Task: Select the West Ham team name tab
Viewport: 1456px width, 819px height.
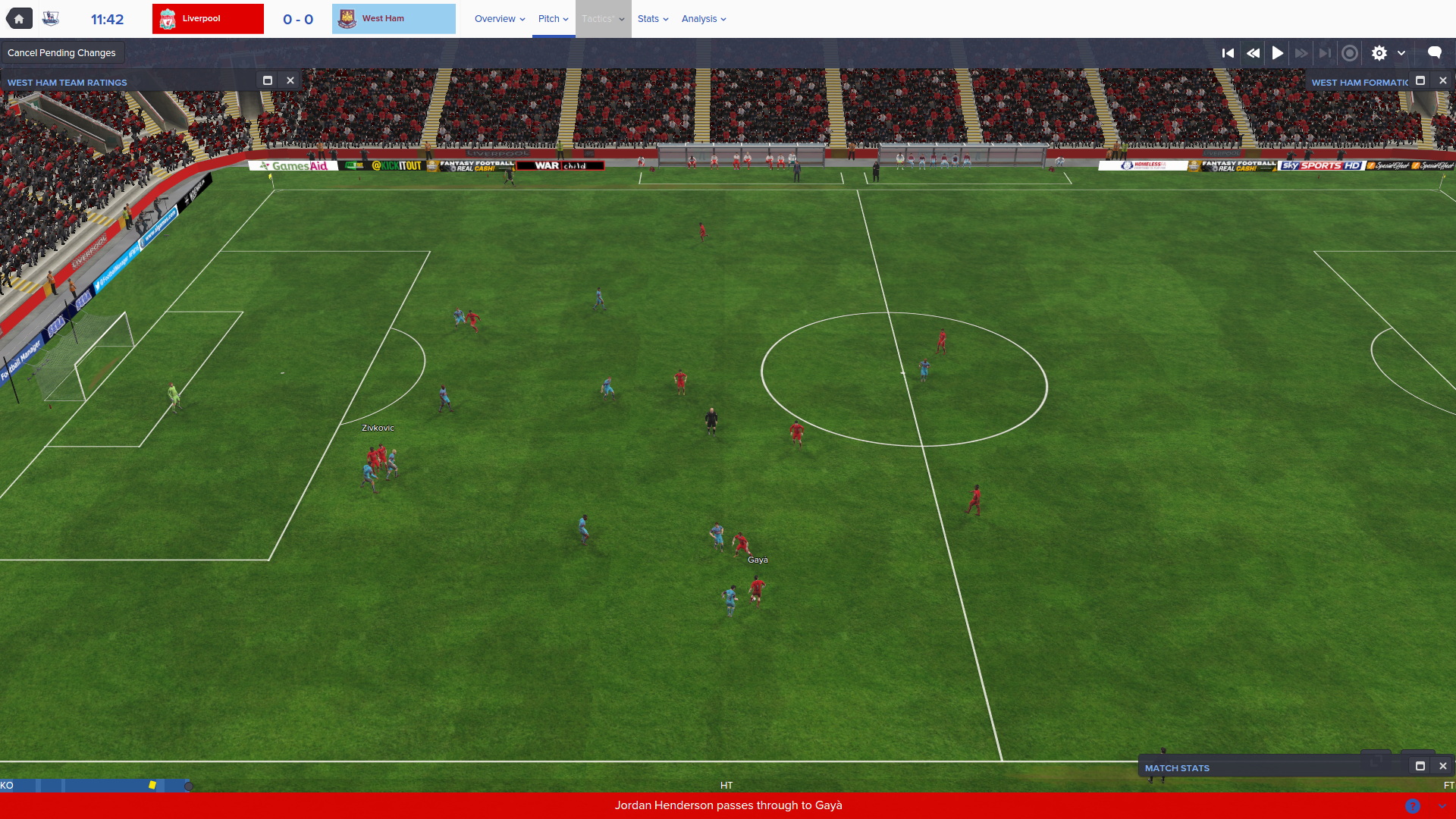Action: point(394,19)
